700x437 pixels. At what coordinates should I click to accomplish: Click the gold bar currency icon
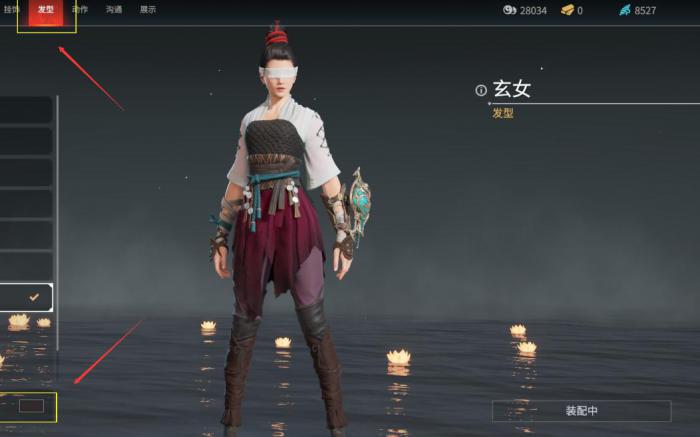click(567, 10)
